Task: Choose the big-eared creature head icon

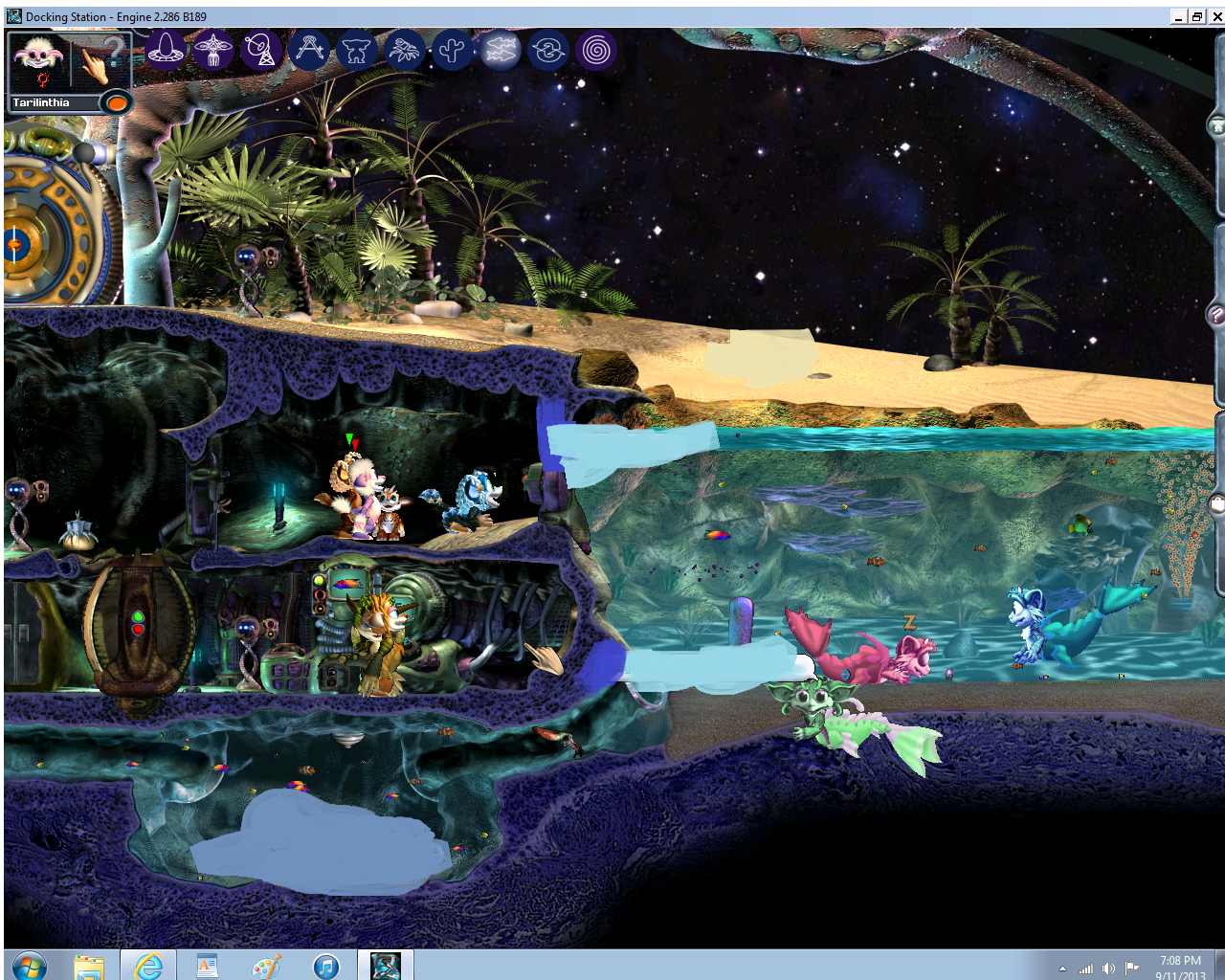Action: 357,50
